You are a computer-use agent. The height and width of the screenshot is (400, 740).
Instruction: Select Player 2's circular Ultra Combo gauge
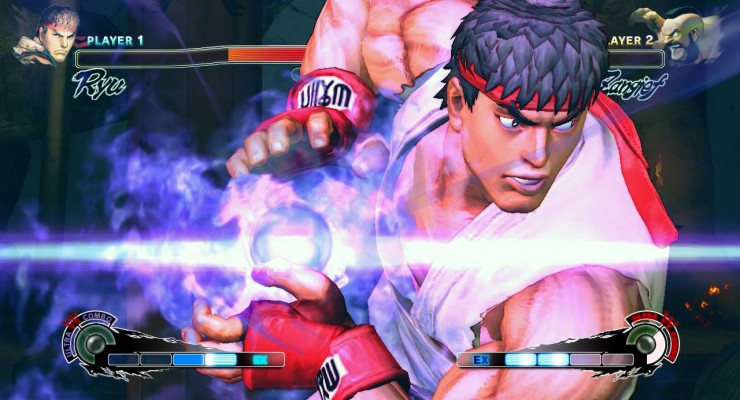point(650,341)
